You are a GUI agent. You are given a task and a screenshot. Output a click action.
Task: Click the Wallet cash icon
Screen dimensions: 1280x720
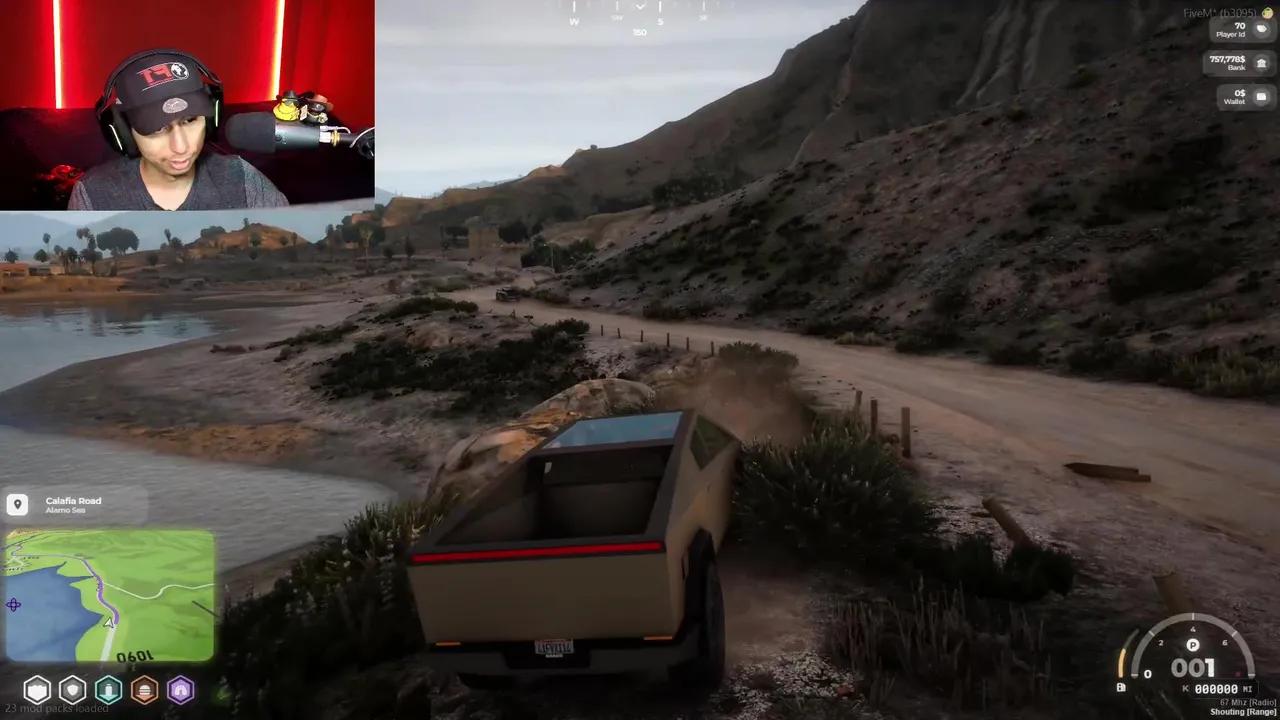coord(1261,95)
